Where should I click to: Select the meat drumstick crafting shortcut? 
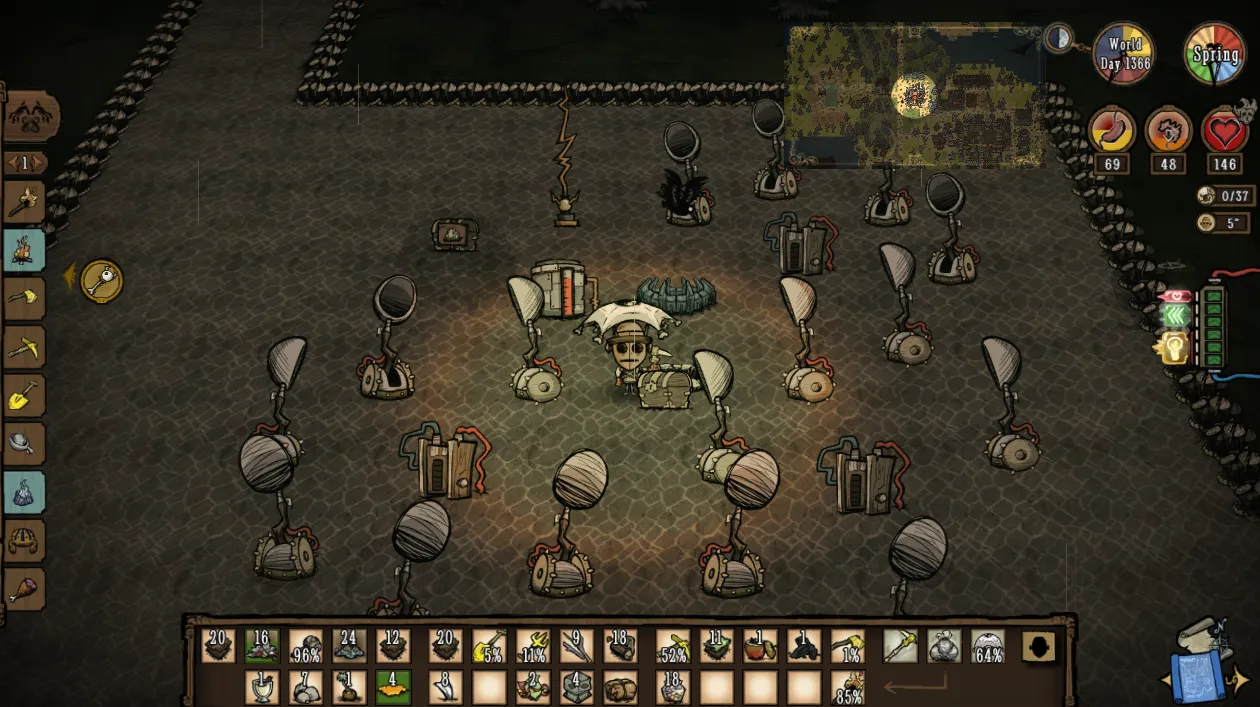tap(24, 589)
